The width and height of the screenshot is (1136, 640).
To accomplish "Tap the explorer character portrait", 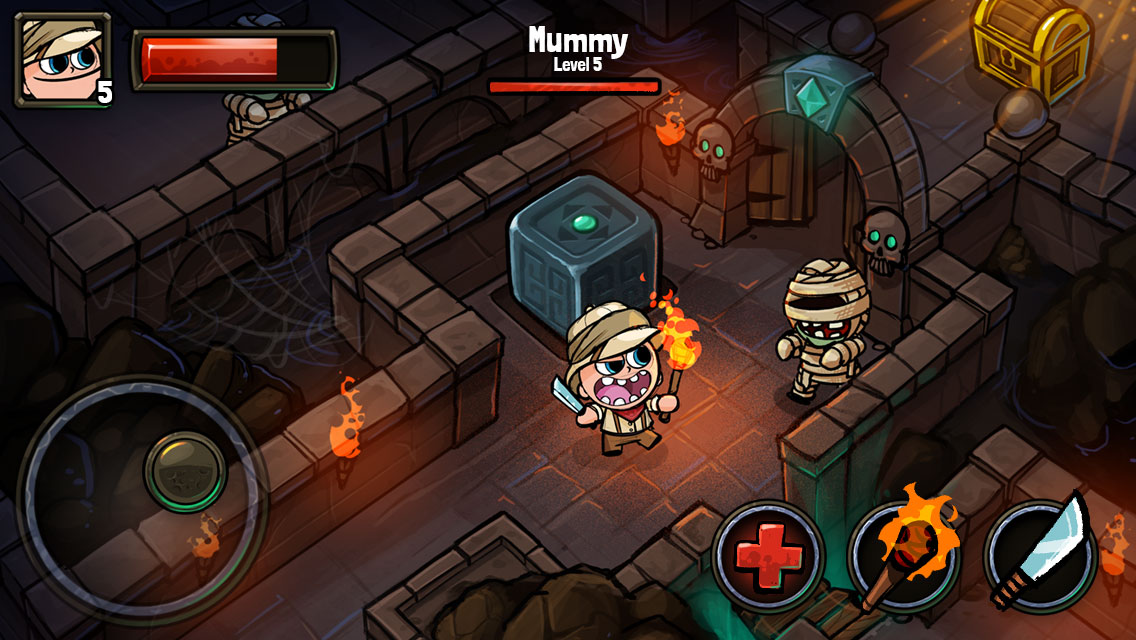I will [x=62, y=60].
